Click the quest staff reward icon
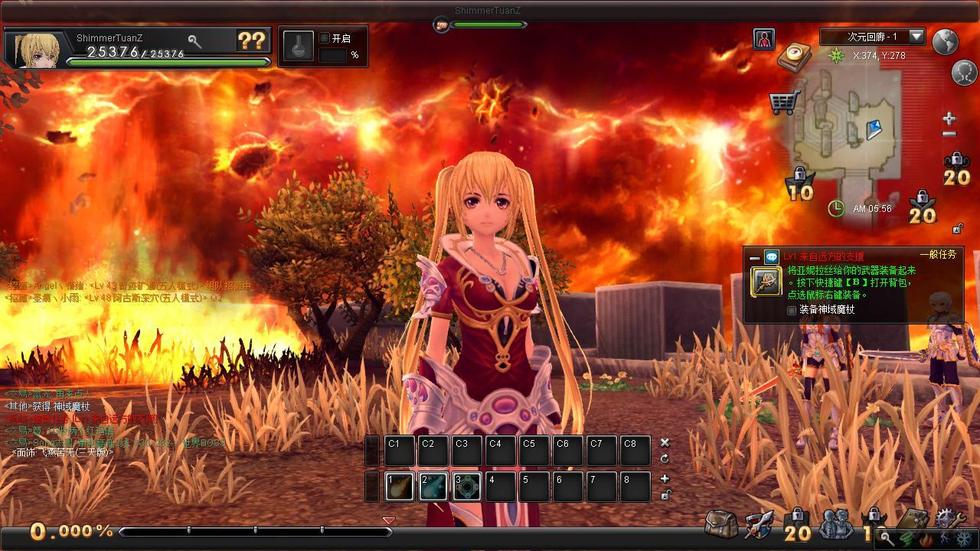Image resolution: width=980 pixels, height=551 pixels. coord(767,281)
